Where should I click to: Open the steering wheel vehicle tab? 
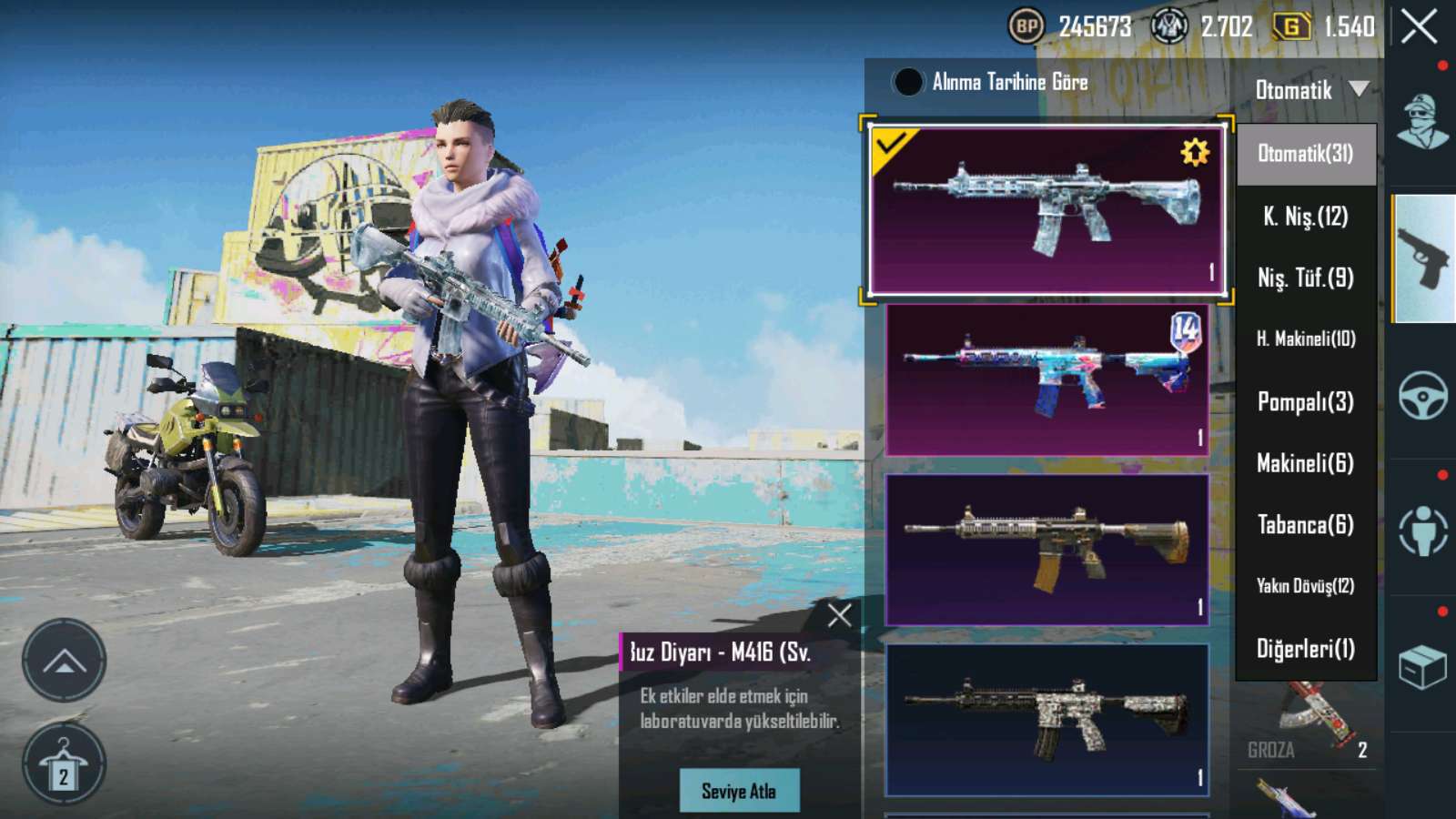pos(1422,395)
